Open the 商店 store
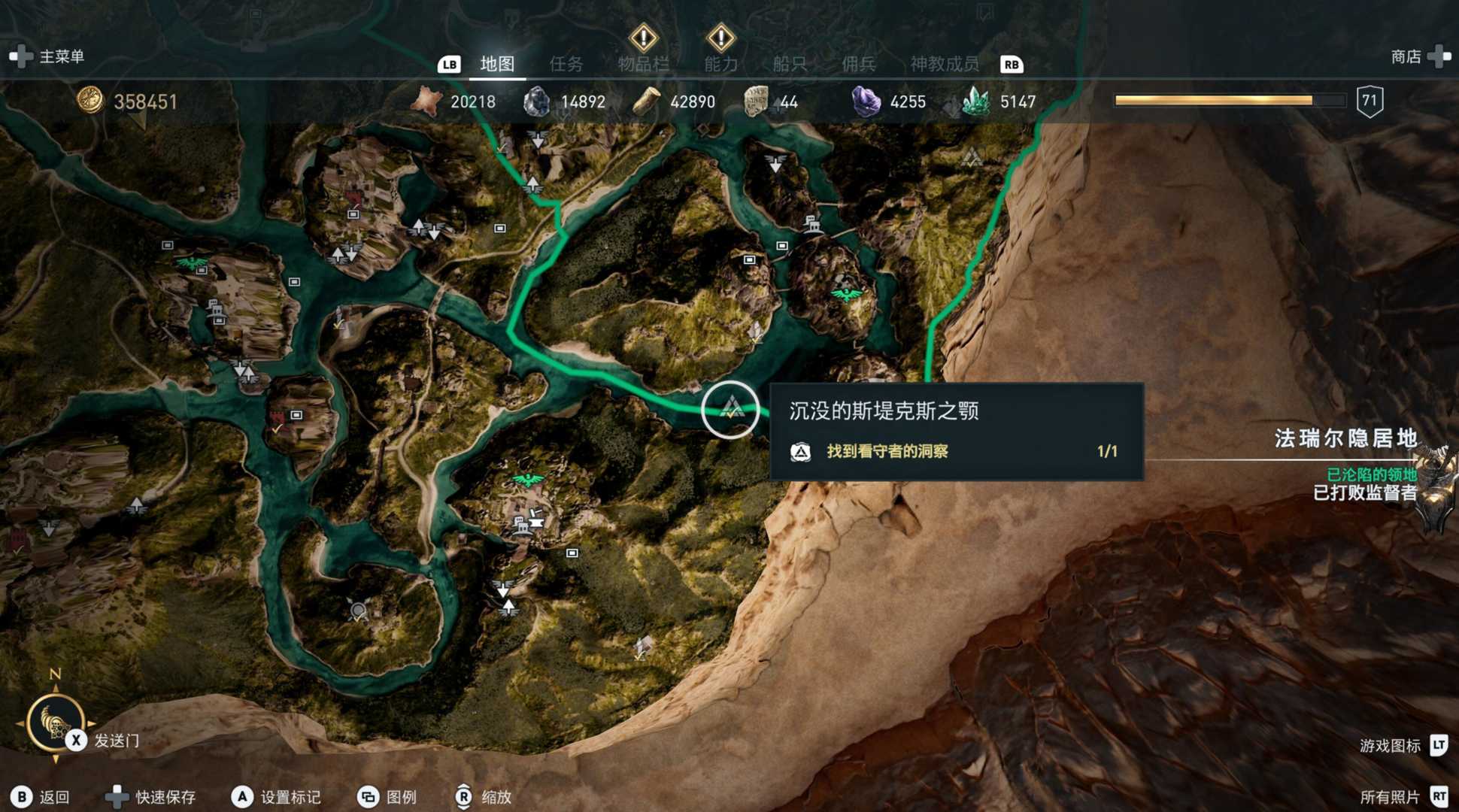This screenshot has width=1459, height=812. 1406,56
